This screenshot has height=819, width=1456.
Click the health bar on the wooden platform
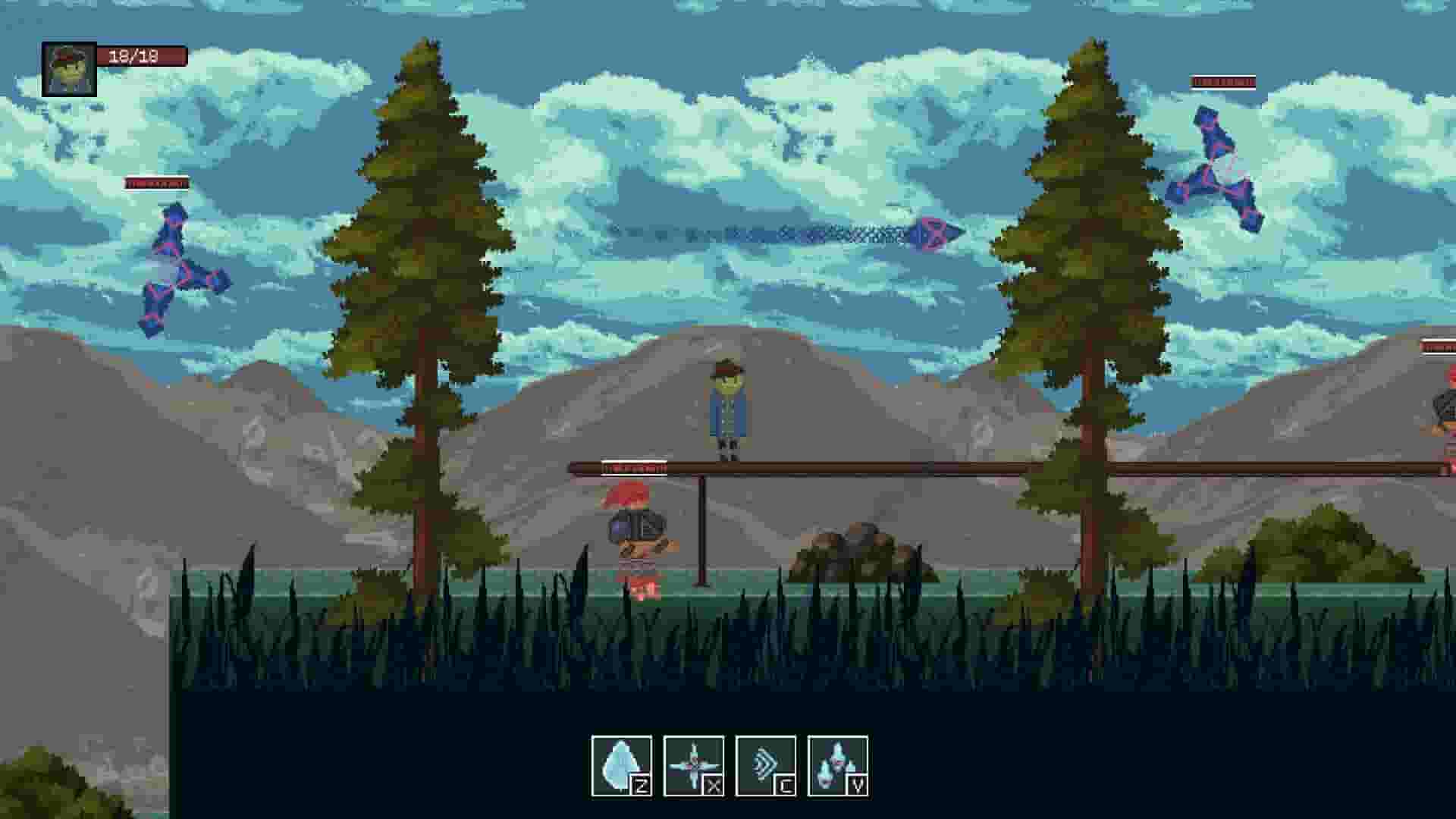[x=635, y=468]
